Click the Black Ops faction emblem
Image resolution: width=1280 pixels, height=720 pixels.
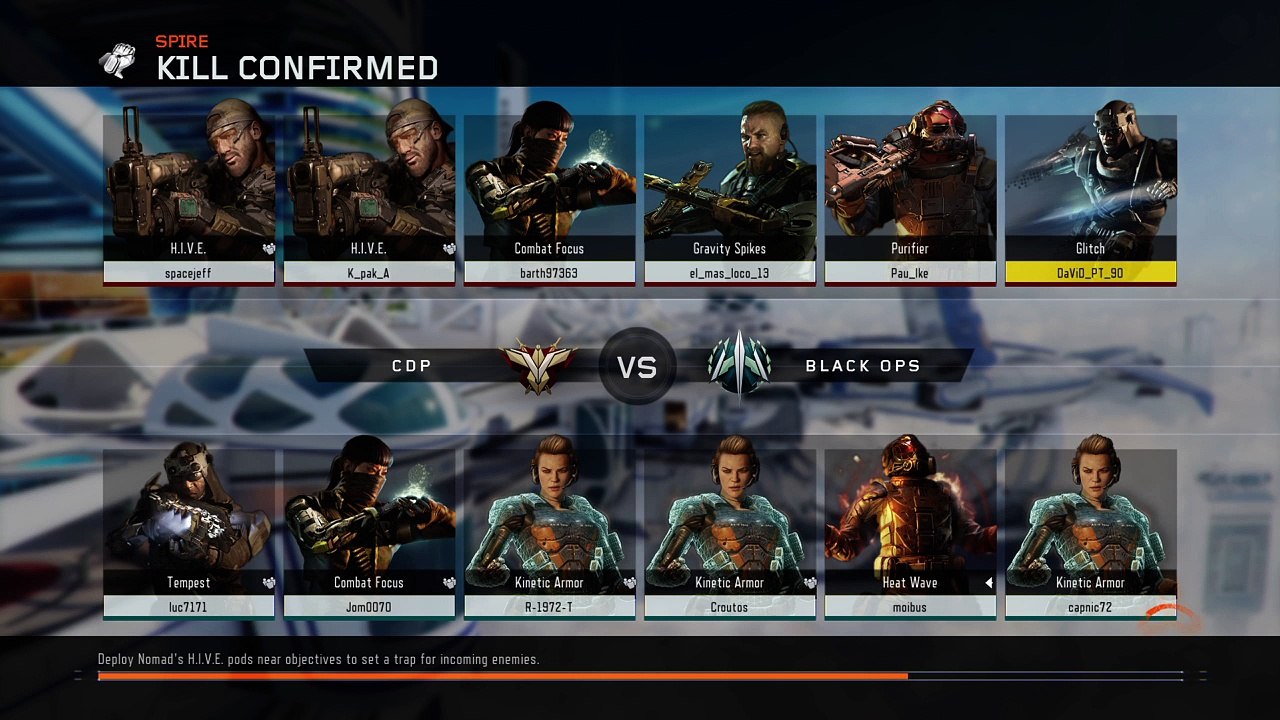click(739, 365)
